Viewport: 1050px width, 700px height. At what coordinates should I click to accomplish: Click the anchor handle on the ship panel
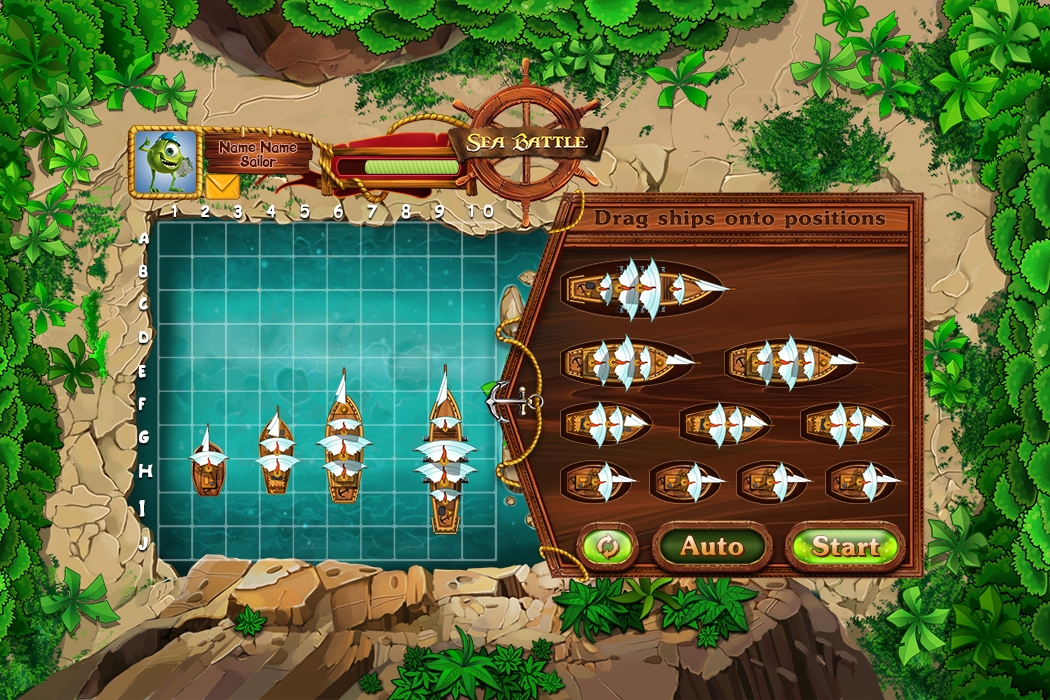(x=504, y=401)
